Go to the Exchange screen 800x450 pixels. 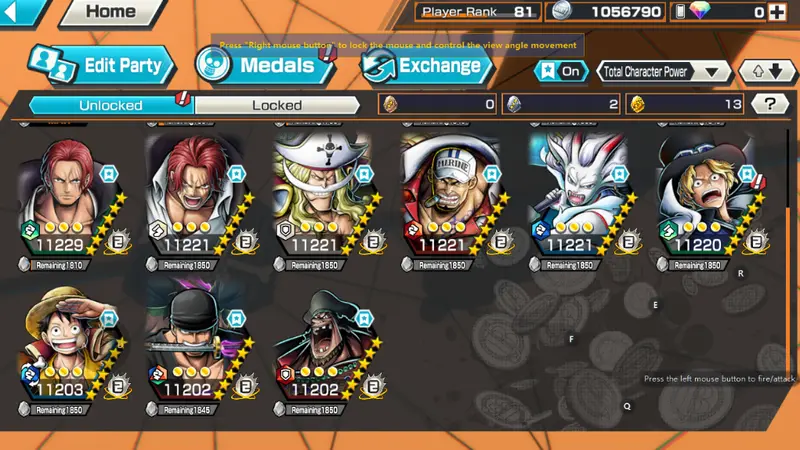[x=426, y=66]
